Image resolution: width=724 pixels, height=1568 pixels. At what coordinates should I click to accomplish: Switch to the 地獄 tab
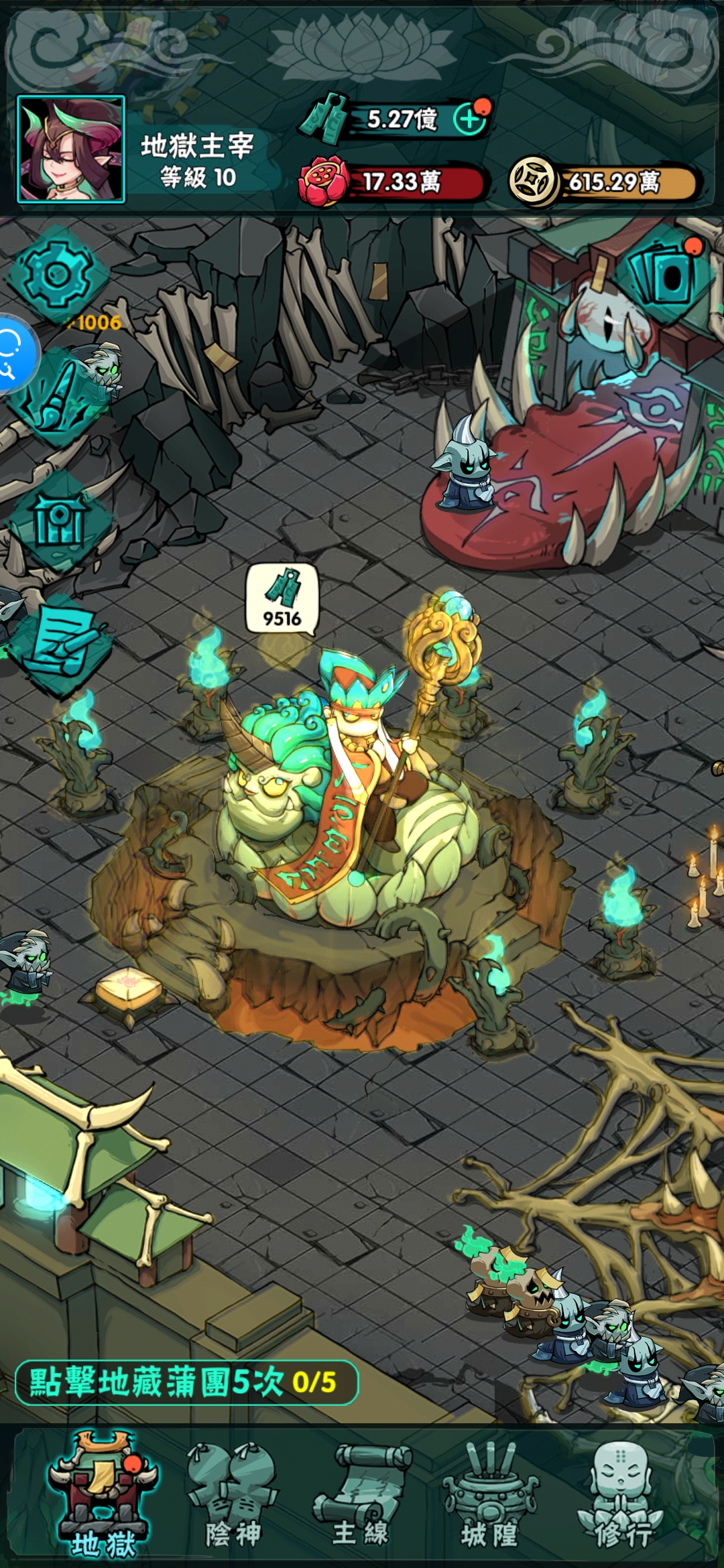click(x=102, y=1495)
